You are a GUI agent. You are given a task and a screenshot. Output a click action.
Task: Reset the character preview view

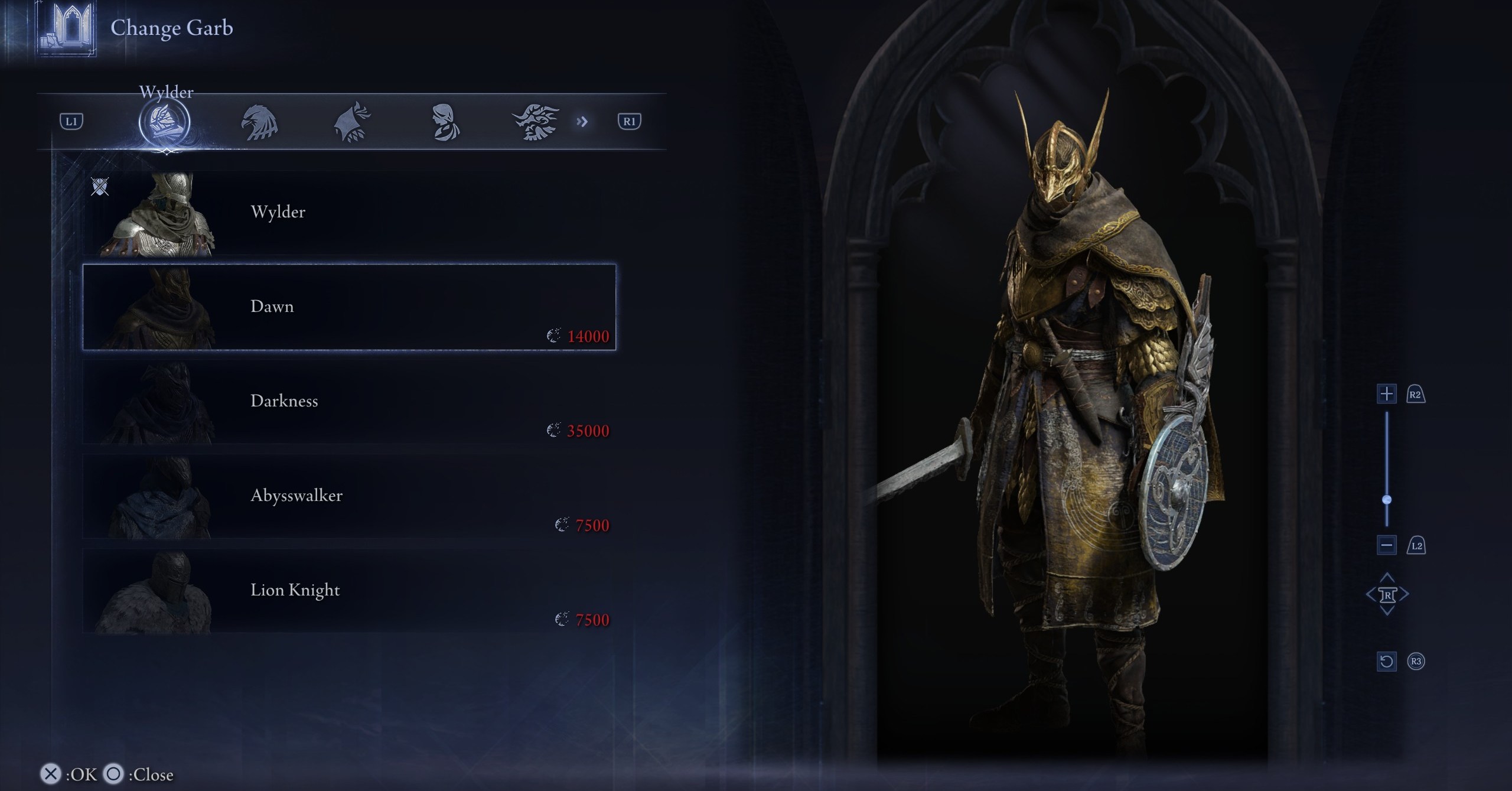[x=1386, y=661]
